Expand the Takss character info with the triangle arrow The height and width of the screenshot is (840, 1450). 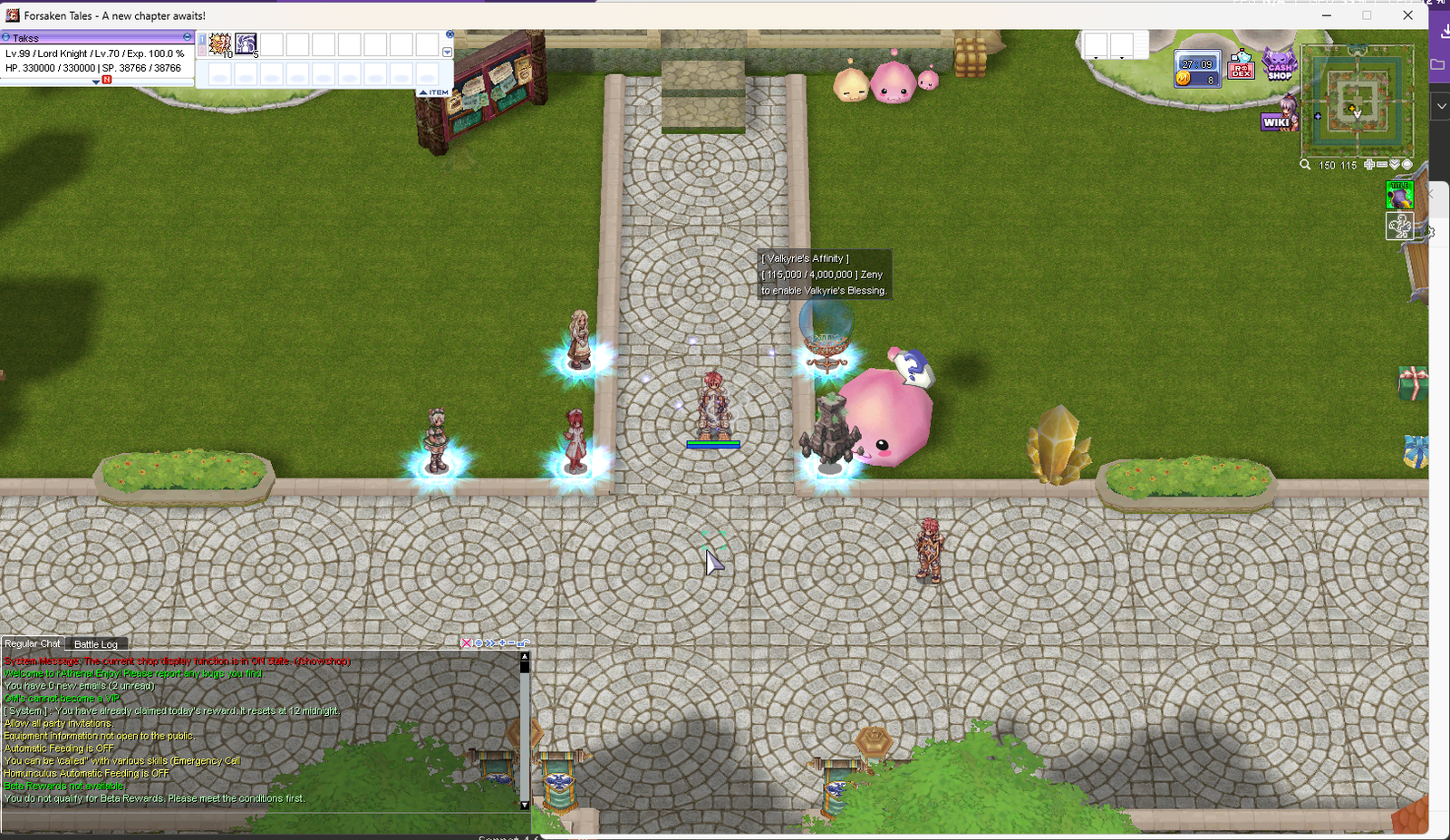(97, 81)
